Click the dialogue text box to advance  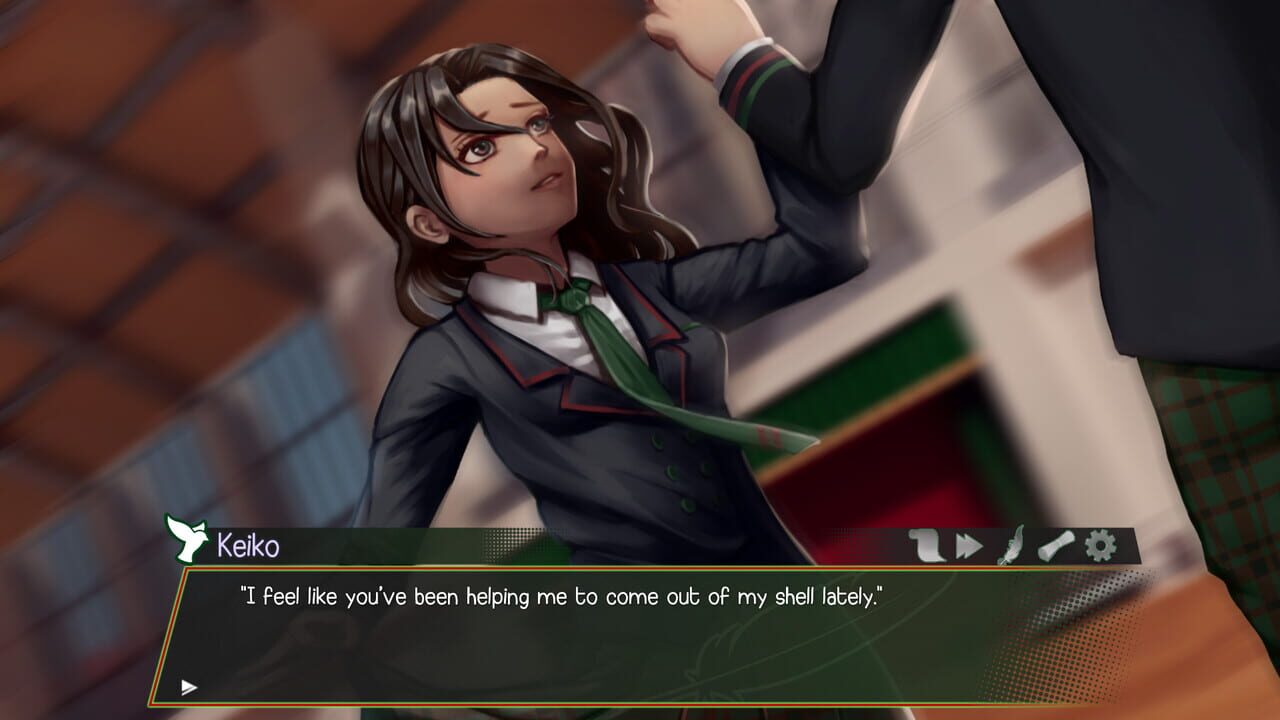640,640
